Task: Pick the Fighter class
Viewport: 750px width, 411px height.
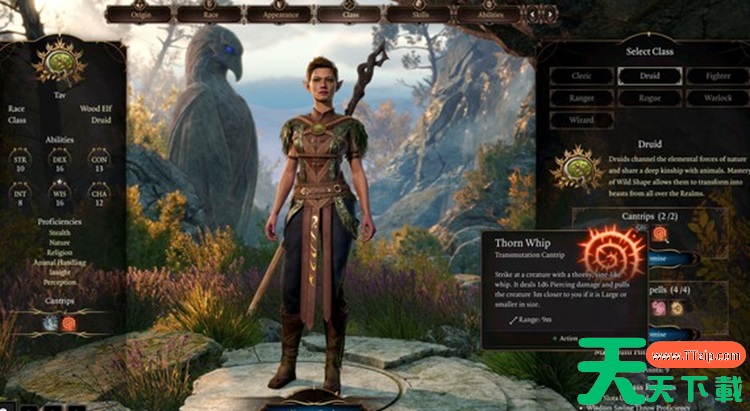Action: coord(717,75)
